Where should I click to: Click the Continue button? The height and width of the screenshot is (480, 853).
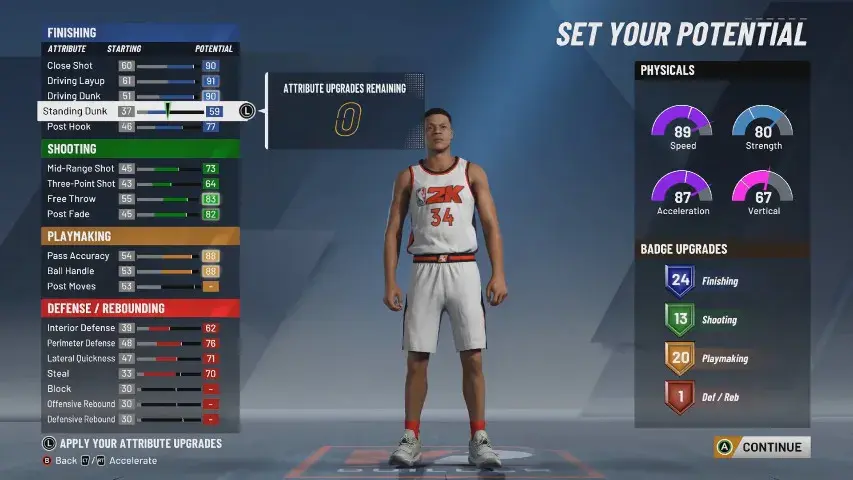pos(762,447)
